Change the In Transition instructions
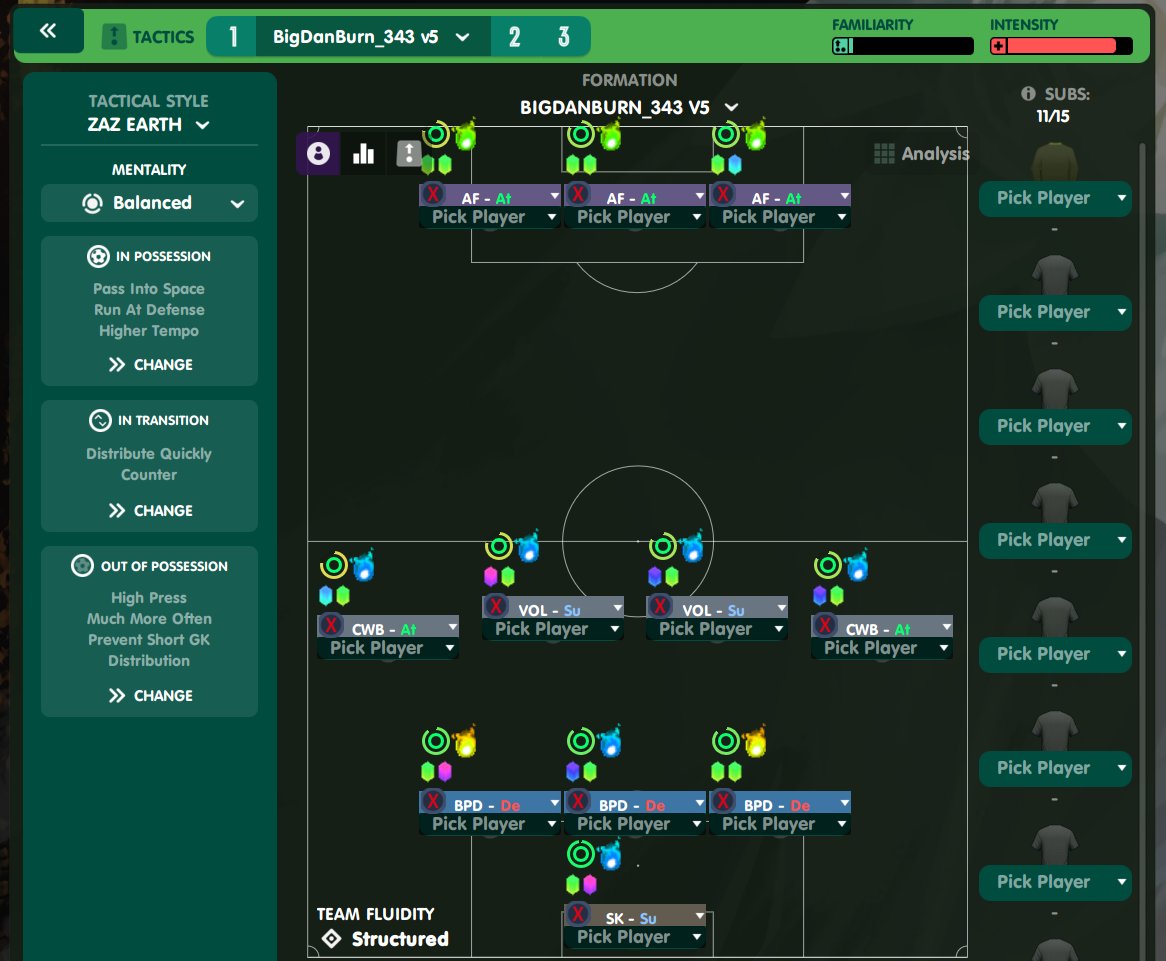Screen dimensions: 1166x961 pos(150,510)
